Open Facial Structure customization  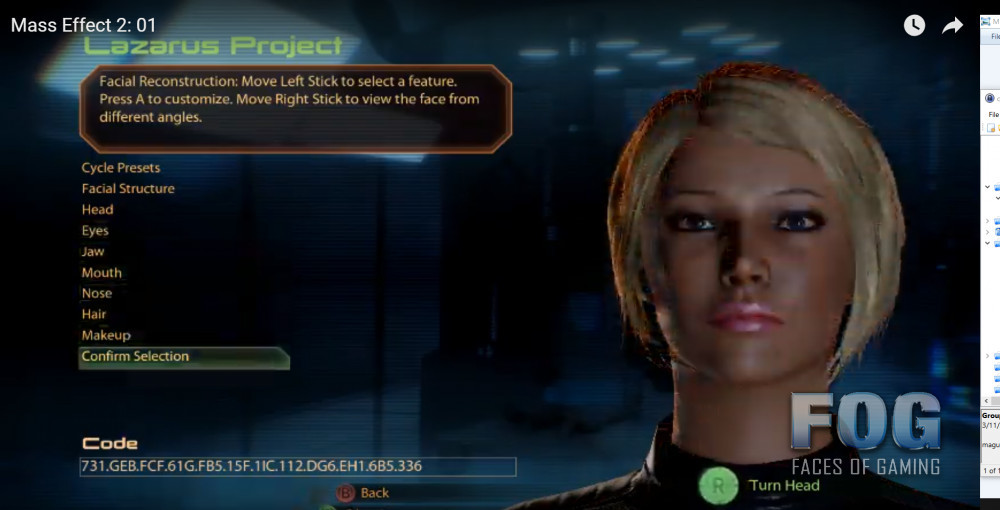[128, 189]
